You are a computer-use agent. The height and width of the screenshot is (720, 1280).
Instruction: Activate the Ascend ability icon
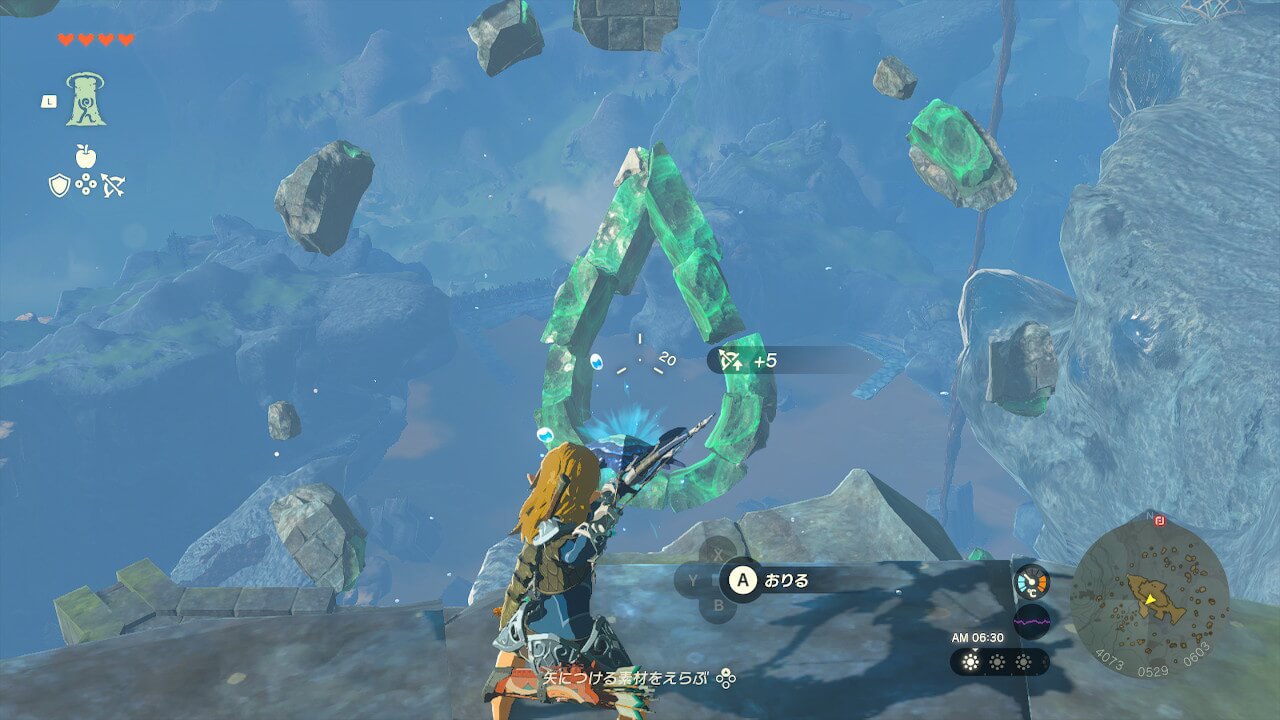(86, 100)
